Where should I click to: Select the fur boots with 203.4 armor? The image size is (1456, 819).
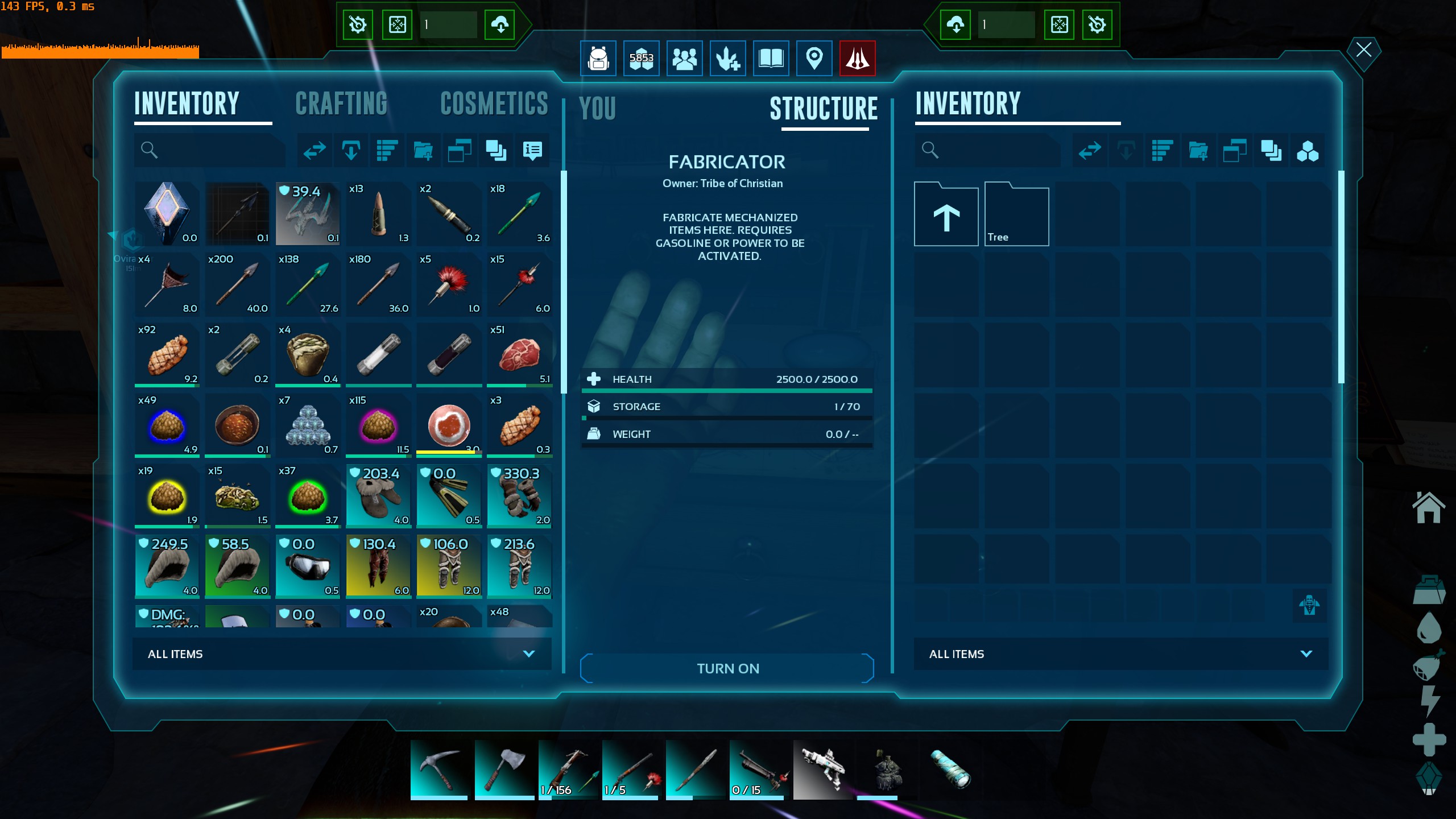378,496
